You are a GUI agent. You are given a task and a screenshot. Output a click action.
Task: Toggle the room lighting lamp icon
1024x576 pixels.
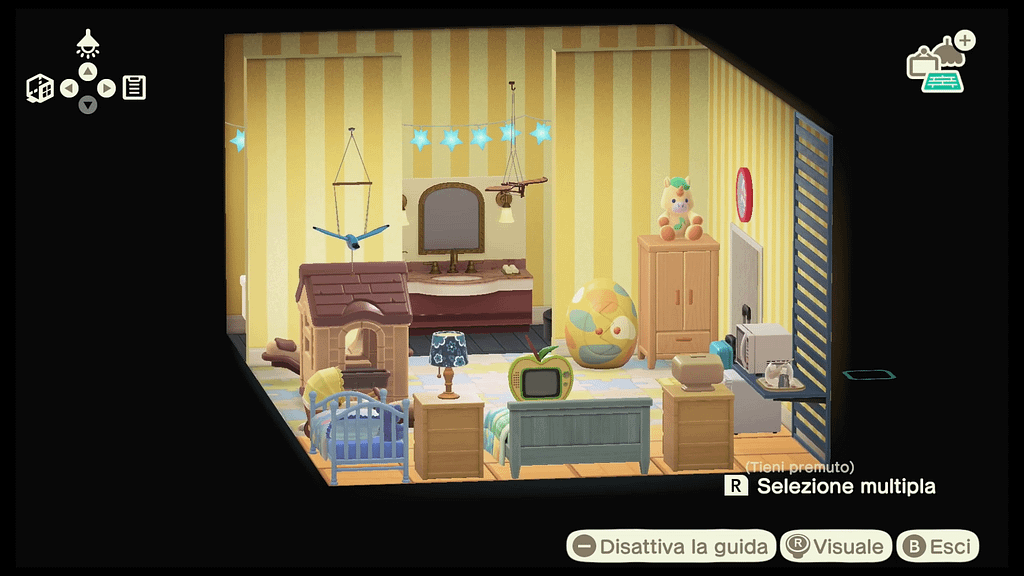point(88,43)
